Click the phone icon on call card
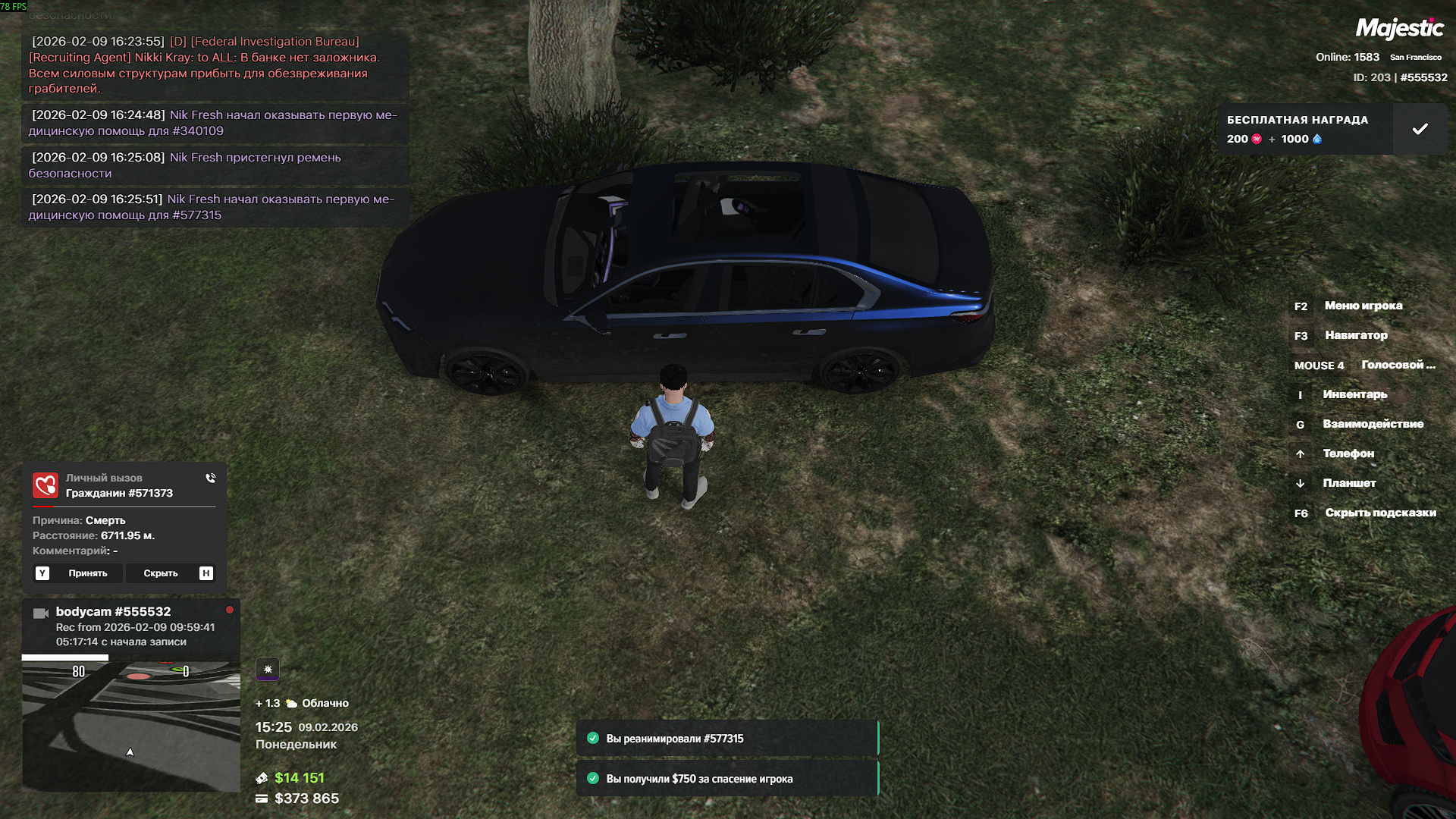 pyautogui.click(x=210, y=479)
